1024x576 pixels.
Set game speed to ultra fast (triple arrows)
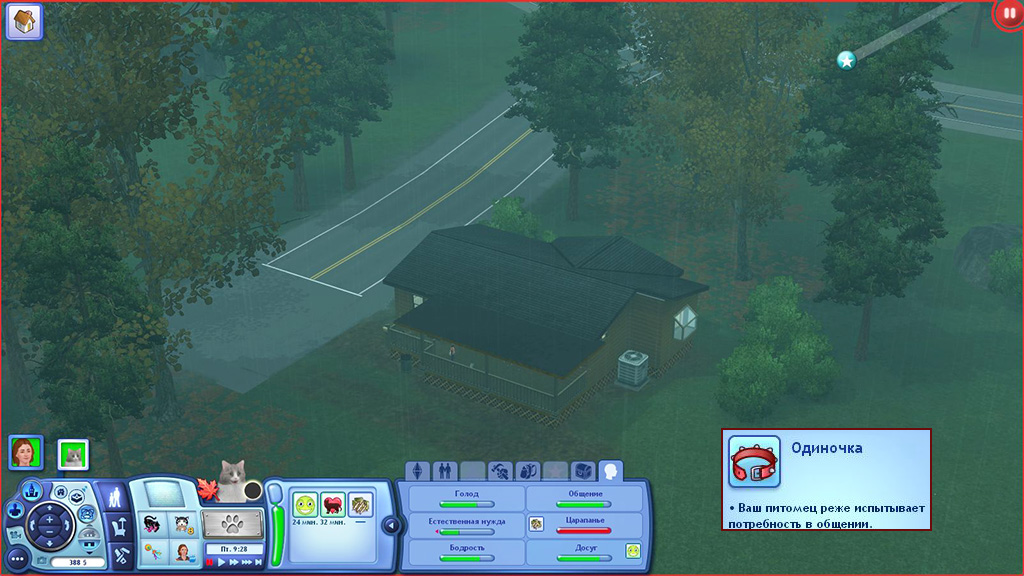pyautogui.click(x=246, y=563)
